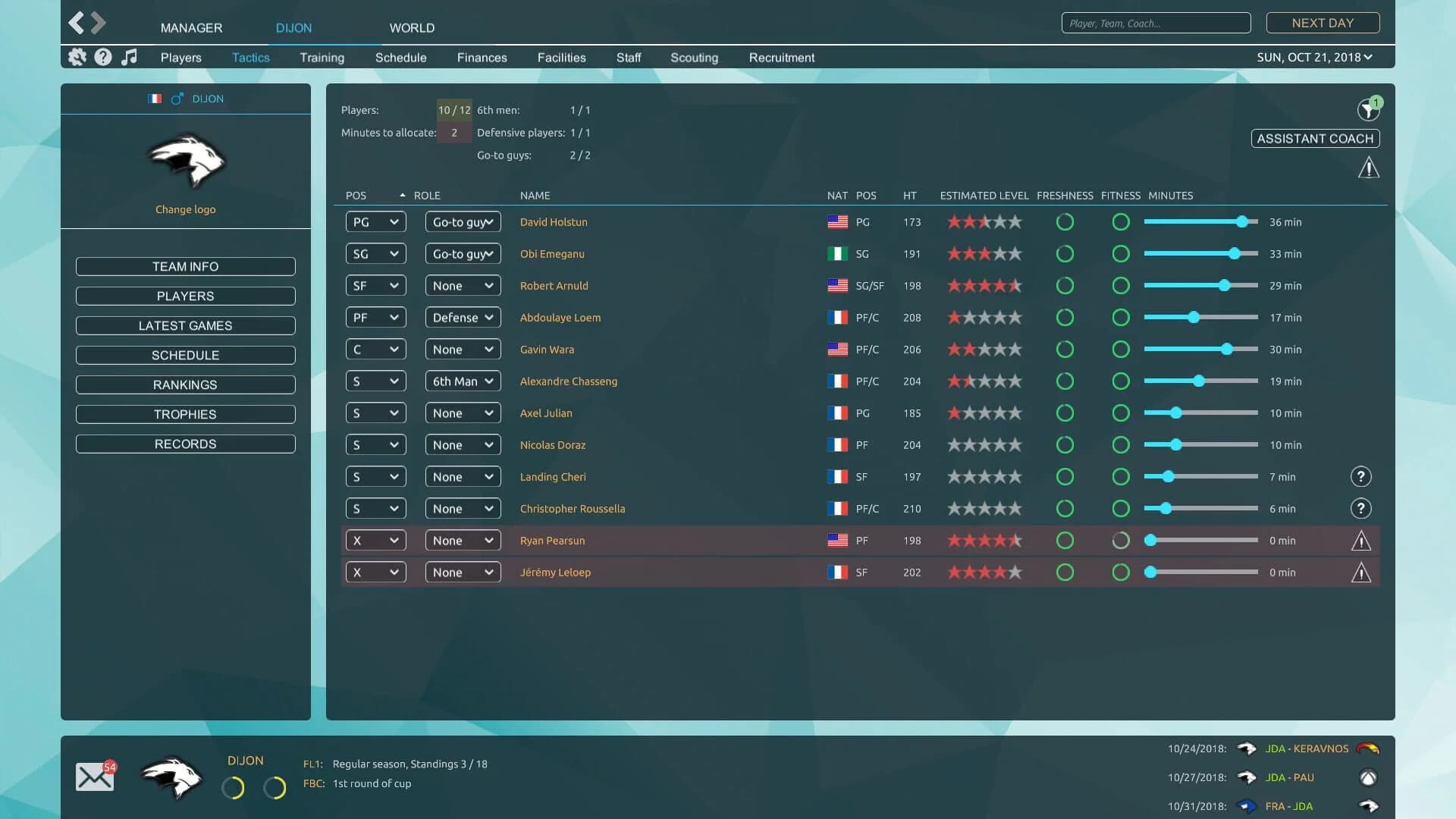Open the lineup filter funnel icon
The image size is (1456, 819).
[x=1367, y=109]
